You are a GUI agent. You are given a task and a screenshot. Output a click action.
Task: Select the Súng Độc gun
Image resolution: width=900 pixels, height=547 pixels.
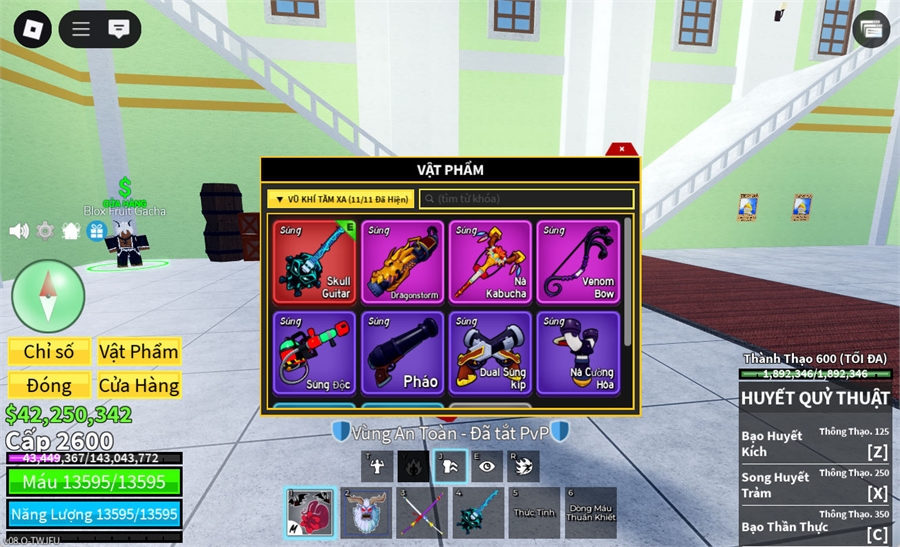coord(316,353)
